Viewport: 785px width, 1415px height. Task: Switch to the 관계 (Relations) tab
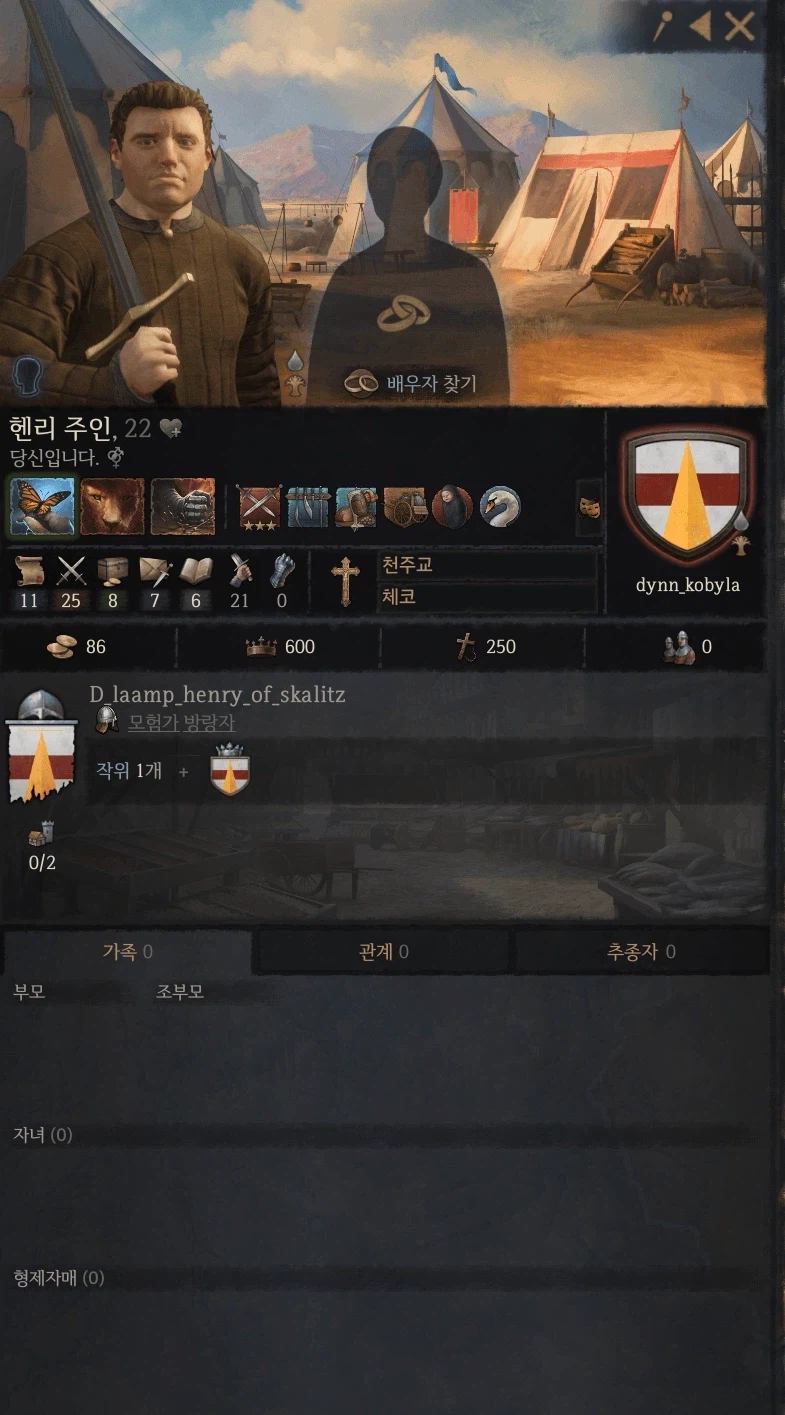point(383,952)
